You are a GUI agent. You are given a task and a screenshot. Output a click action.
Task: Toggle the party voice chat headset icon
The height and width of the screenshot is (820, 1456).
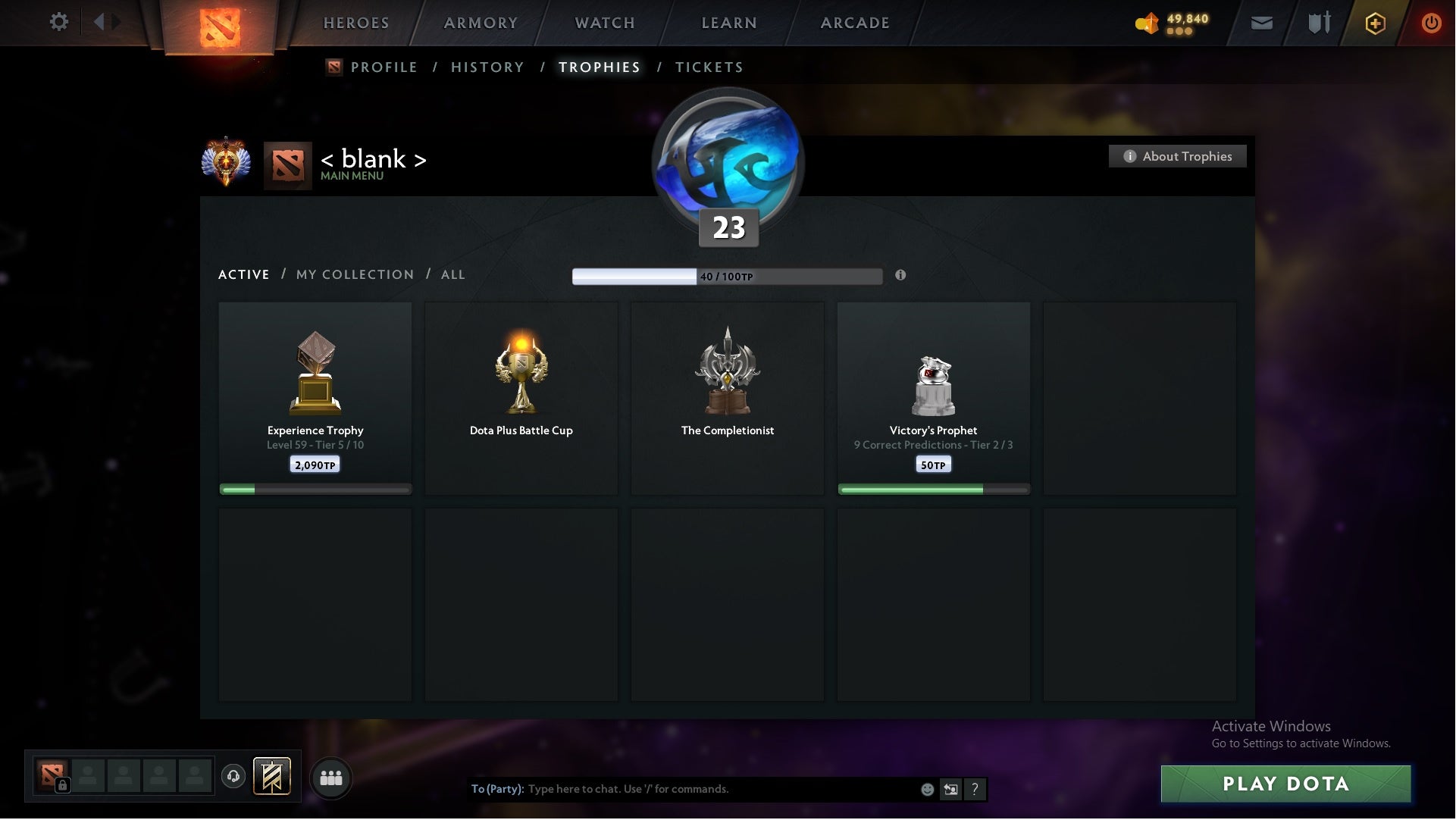(x=233, y=776)
